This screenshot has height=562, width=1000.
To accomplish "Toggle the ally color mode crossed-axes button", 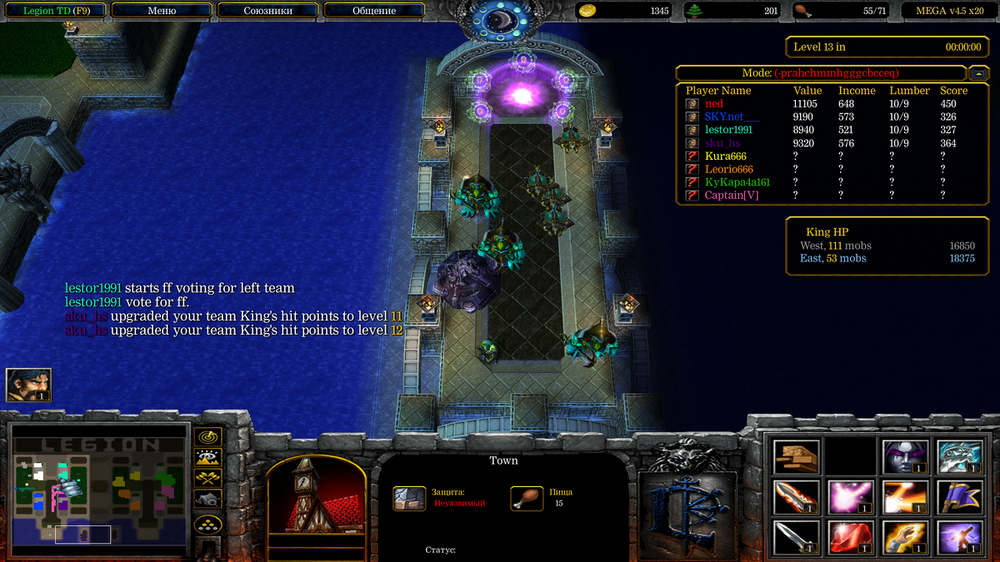I will pyautogui.click(x=208, y=478).
